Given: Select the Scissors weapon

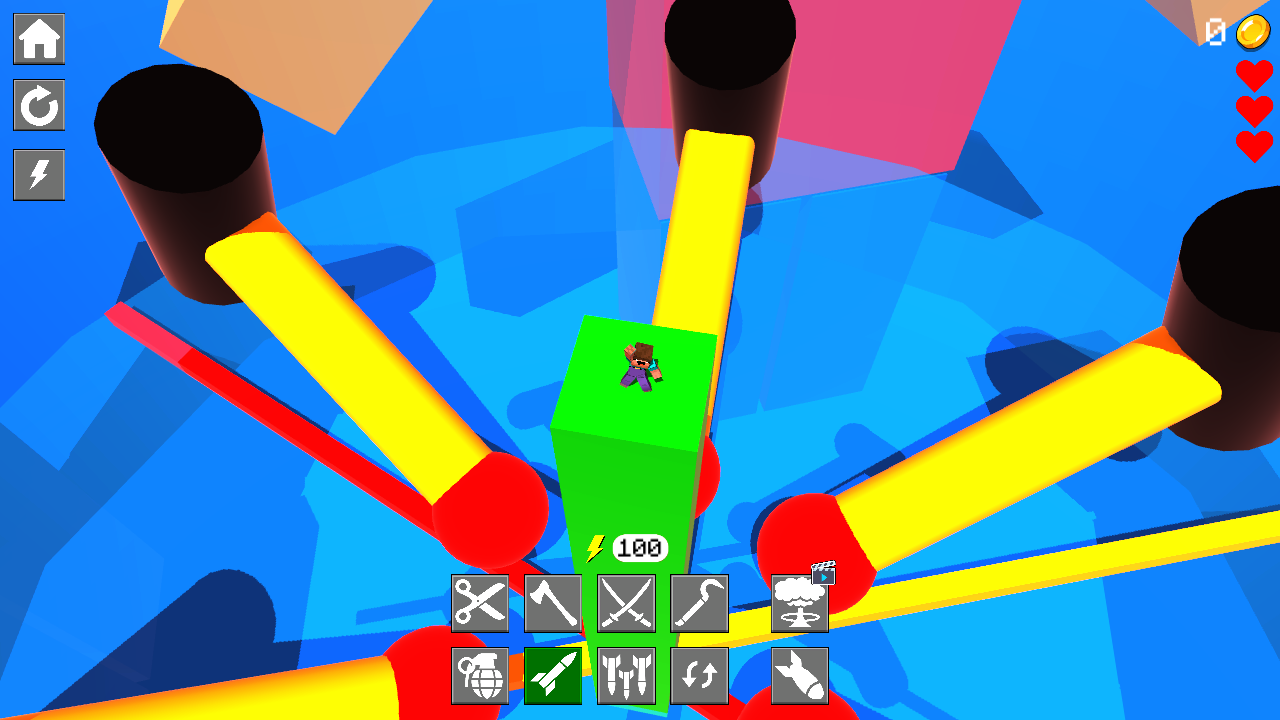Looking at the screenshot, I should tap(479, 603).
